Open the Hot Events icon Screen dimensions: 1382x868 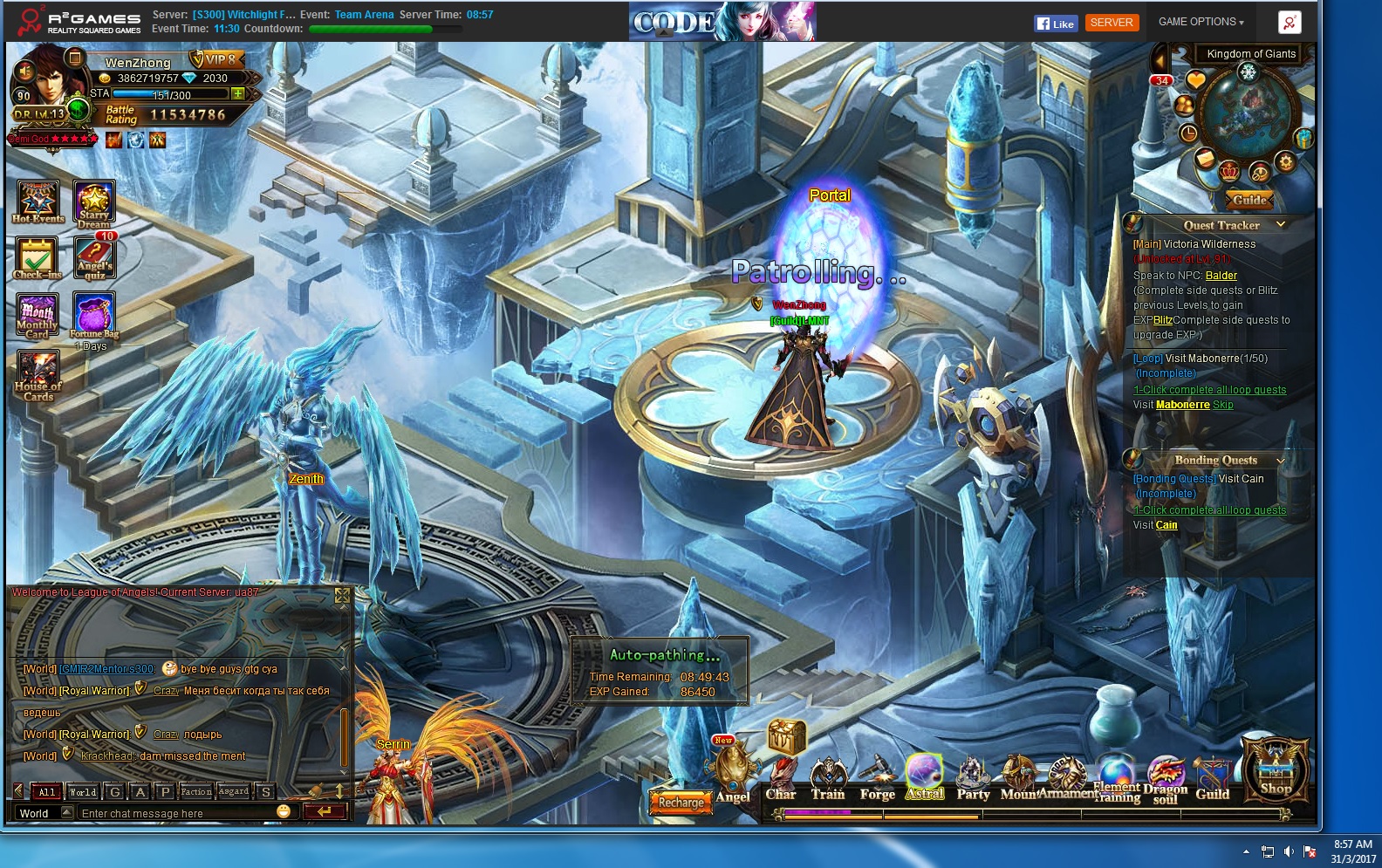tap(38, 202)
